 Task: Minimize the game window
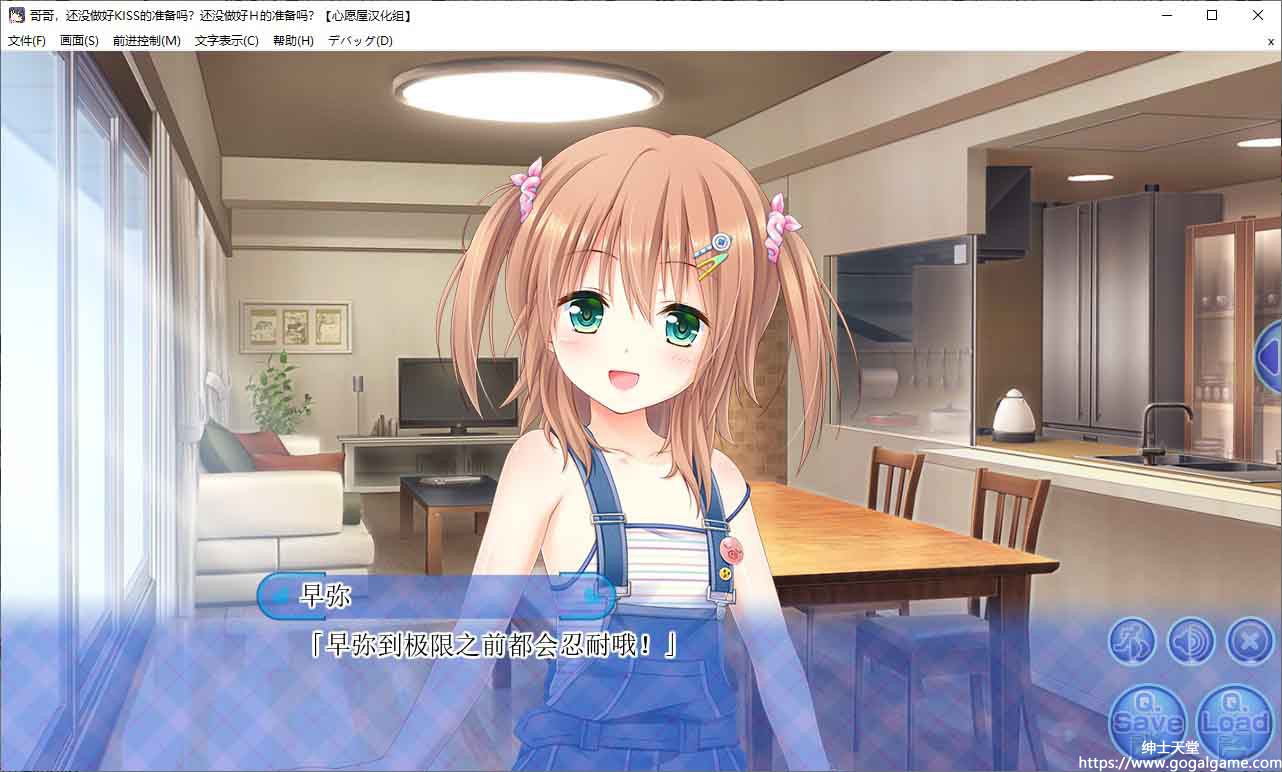tap(1166, 15)
